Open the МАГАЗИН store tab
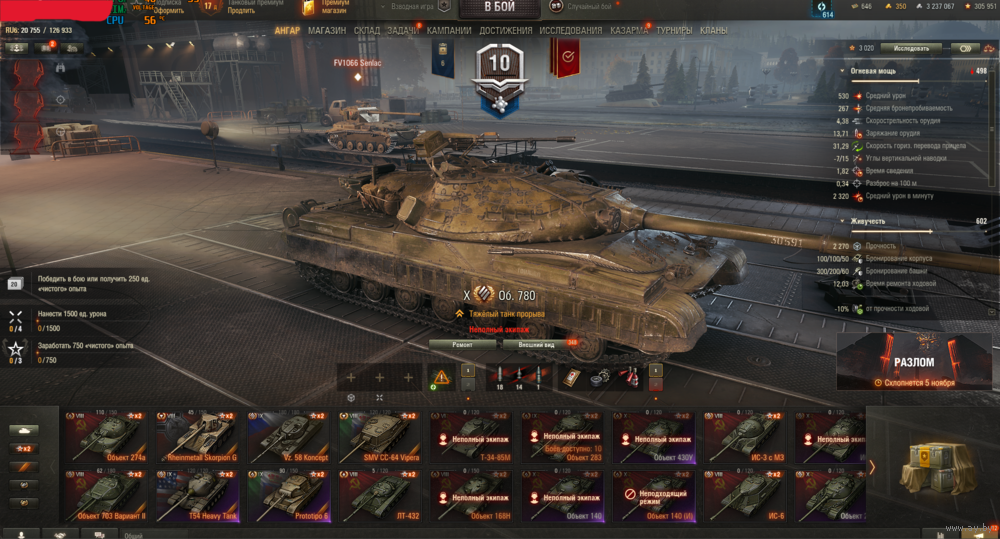This screenshot has height=539, width=1000. pos(327,31)
